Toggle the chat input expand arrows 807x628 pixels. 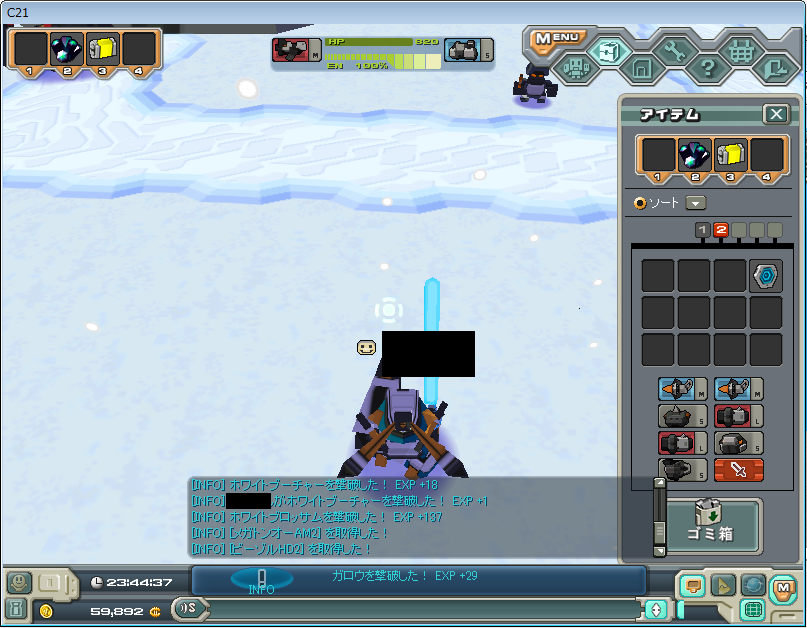(x=656, y=609)
